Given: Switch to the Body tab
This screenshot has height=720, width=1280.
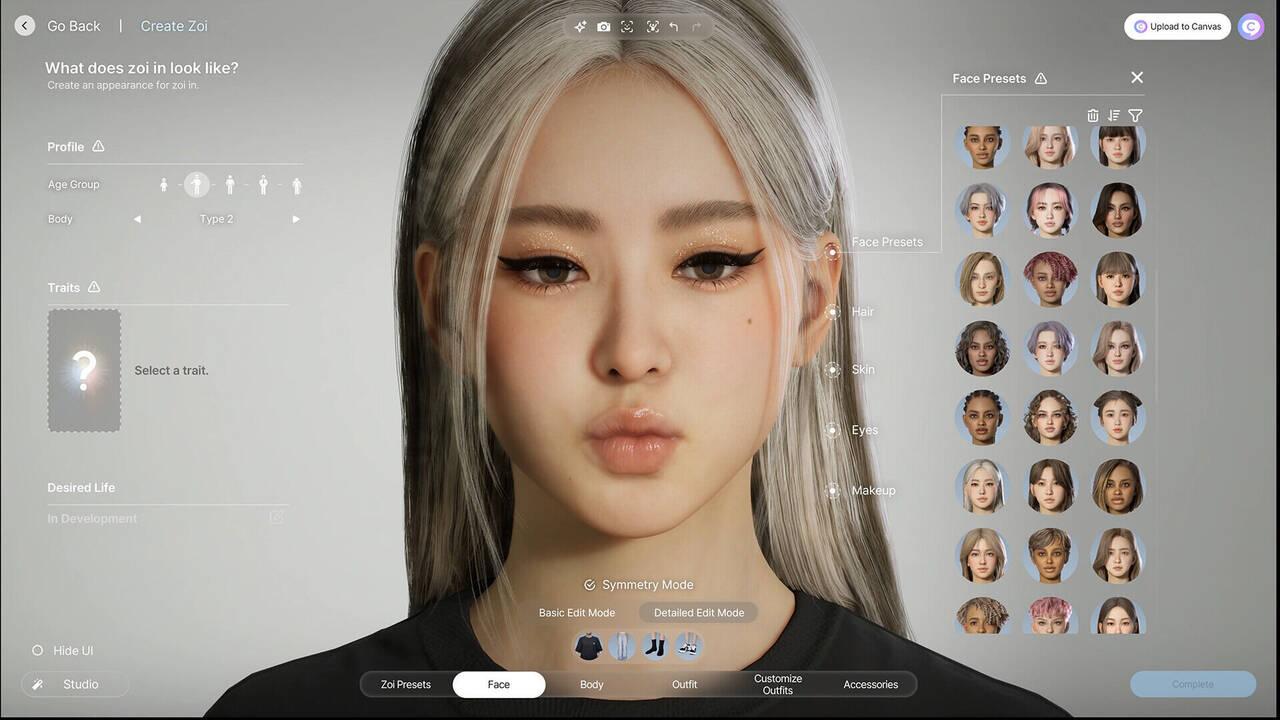Looking at the screenshot, I should click(591, 684).
